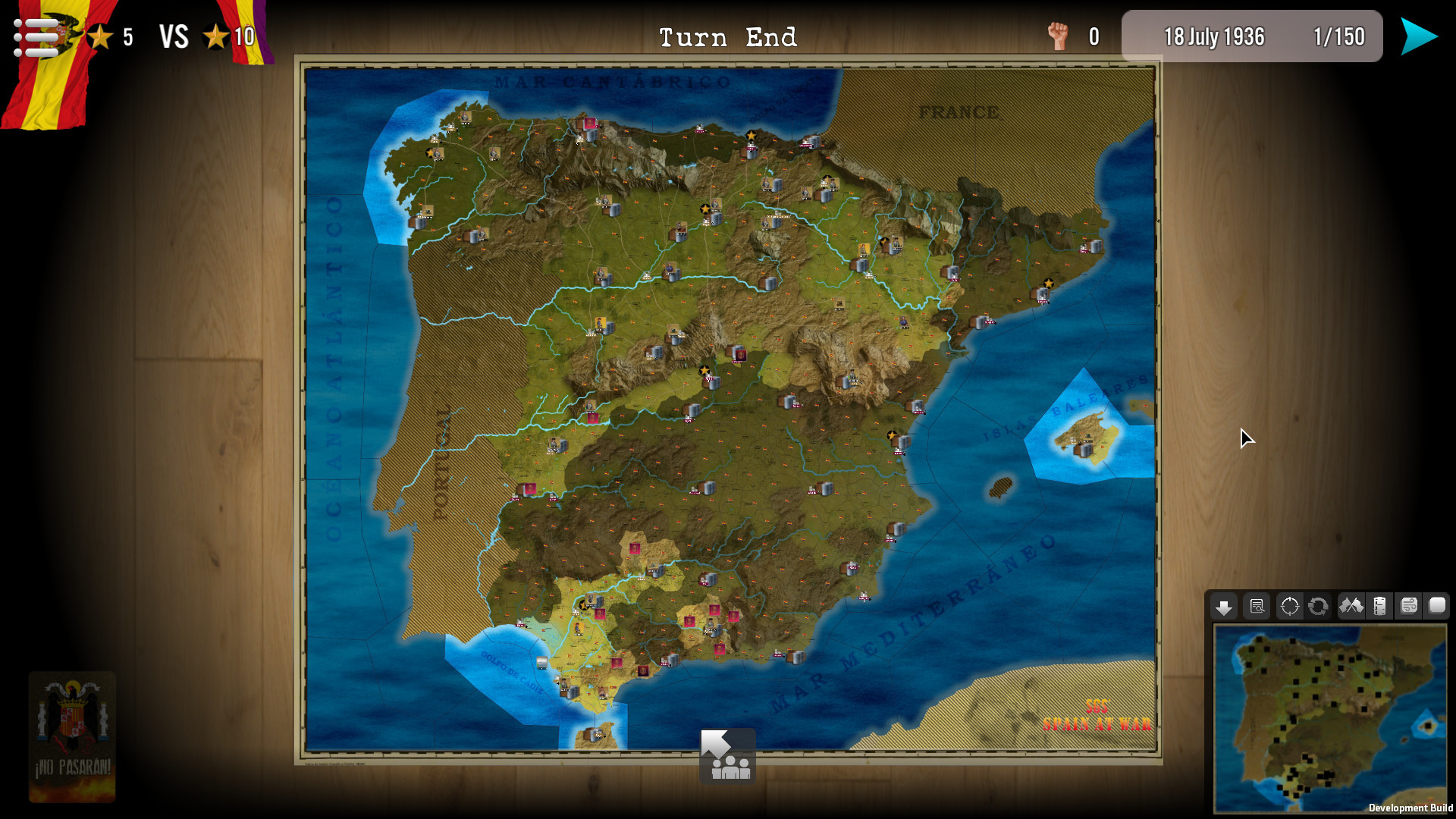Open the game menu list icon
Screen dimensions: 1456x819
[36, 36]
